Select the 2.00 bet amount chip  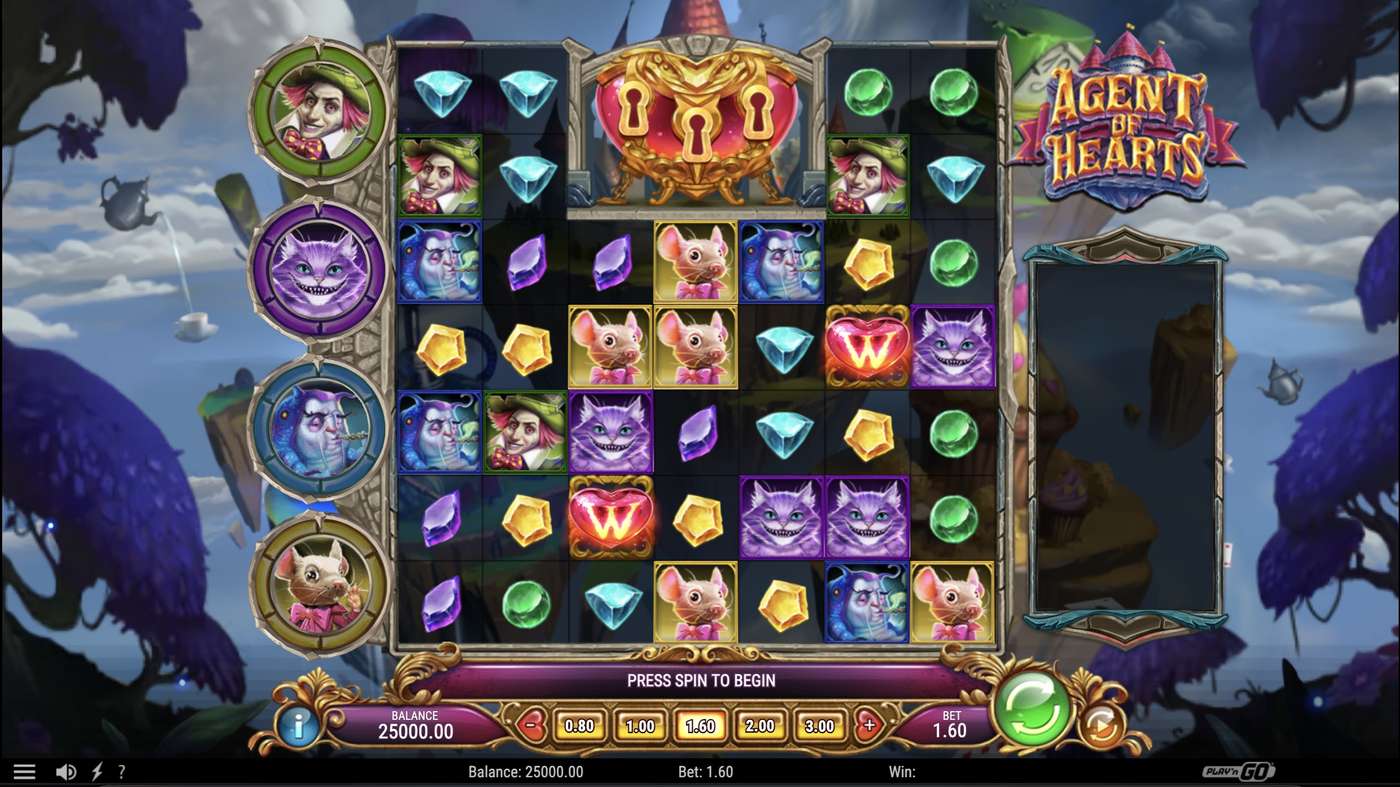[762, 725]
